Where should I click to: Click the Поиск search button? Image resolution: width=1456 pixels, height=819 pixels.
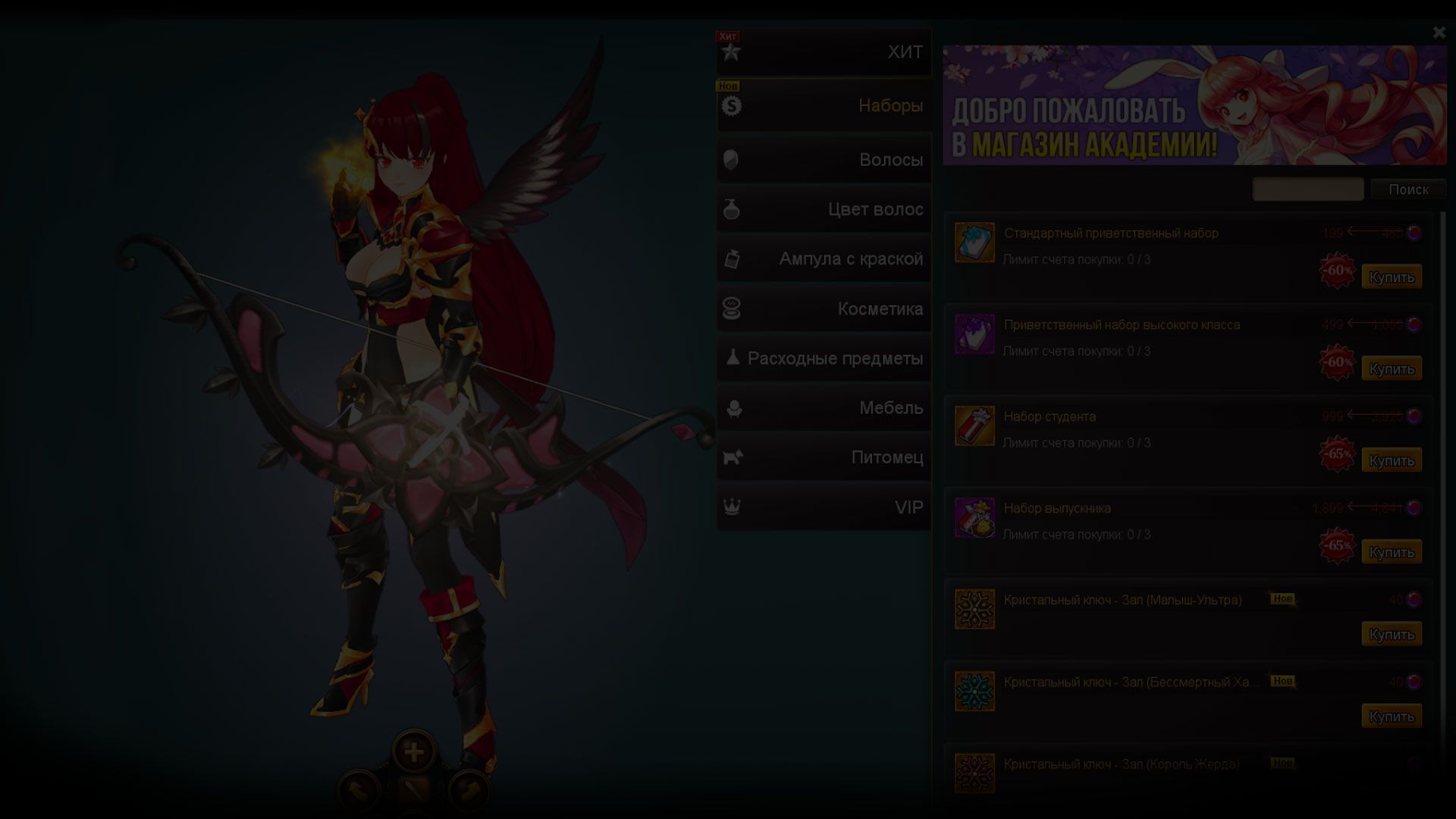coord(1407,190)
